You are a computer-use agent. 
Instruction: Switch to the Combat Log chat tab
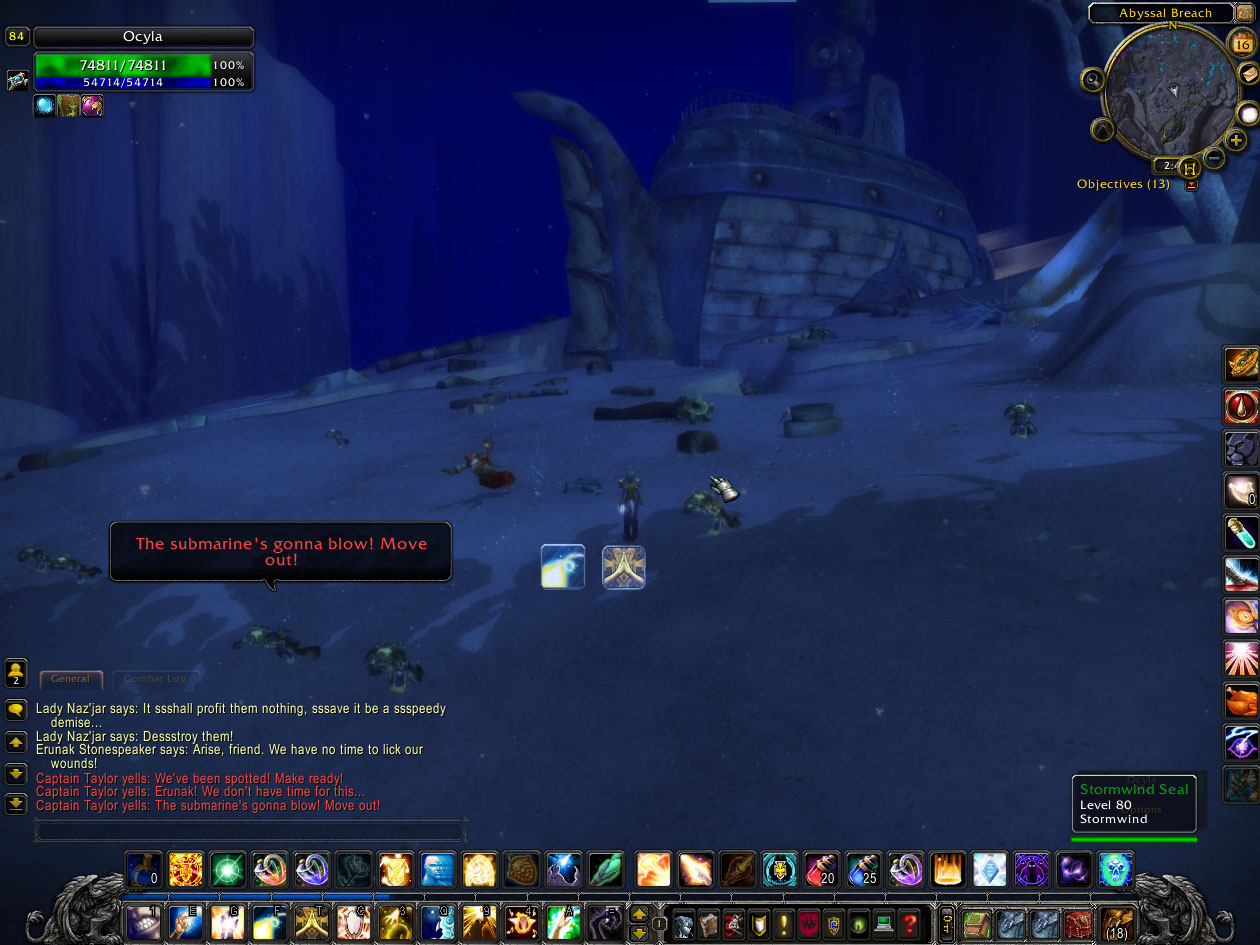[154, 679]
